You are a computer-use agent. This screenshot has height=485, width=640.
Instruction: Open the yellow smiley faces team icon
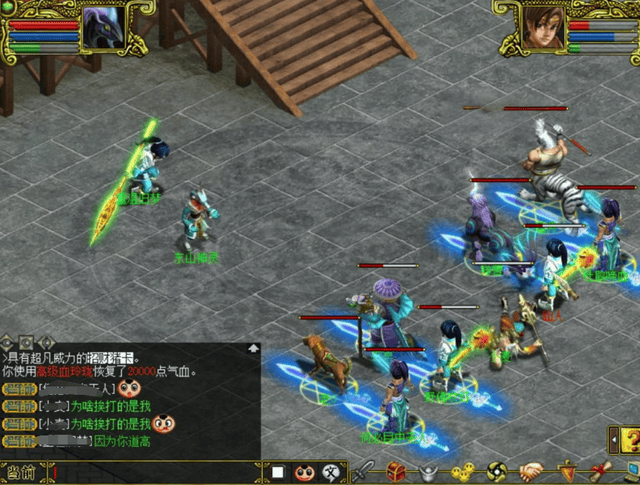[461, 471]
